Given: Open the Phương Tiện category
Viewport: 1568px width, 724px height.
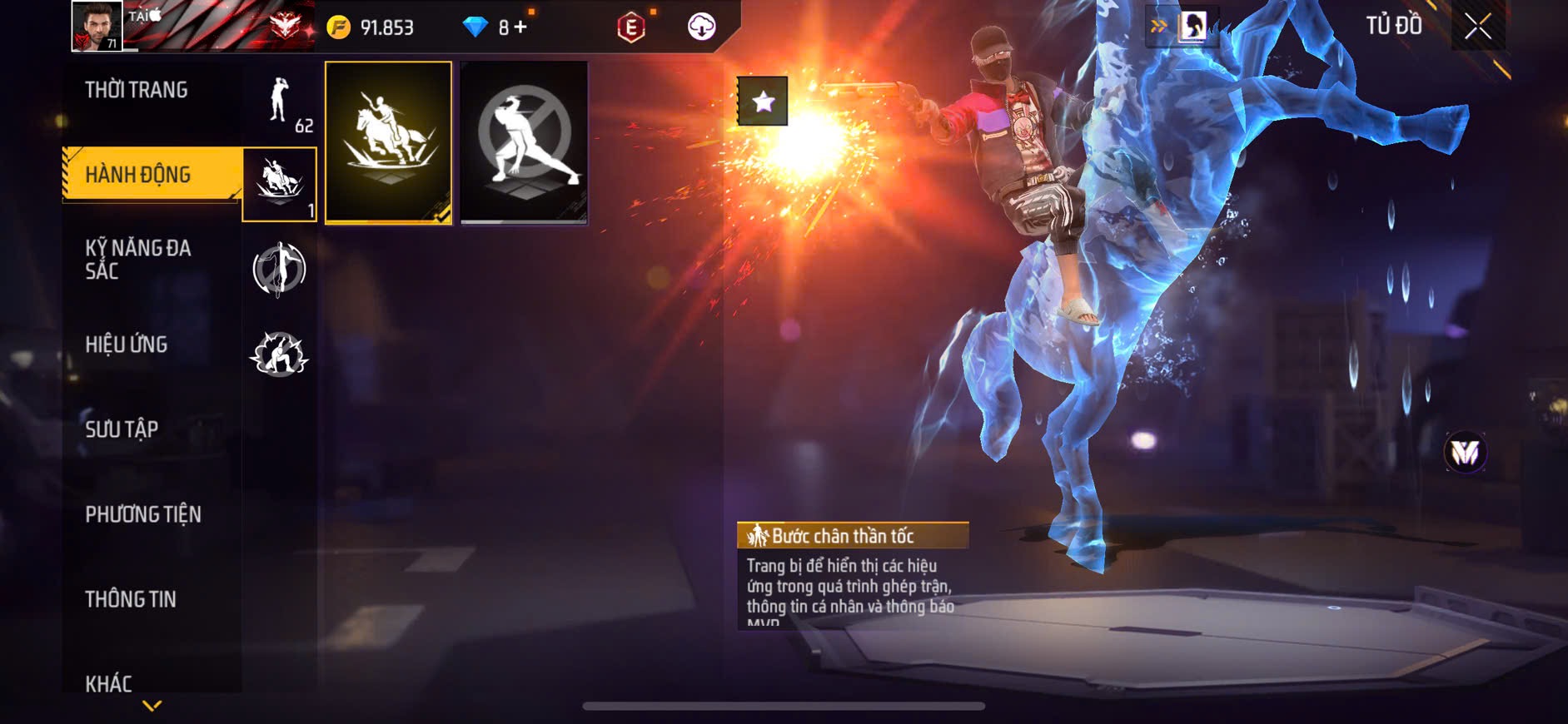Looking at the screenshot, I should point(143,514).
